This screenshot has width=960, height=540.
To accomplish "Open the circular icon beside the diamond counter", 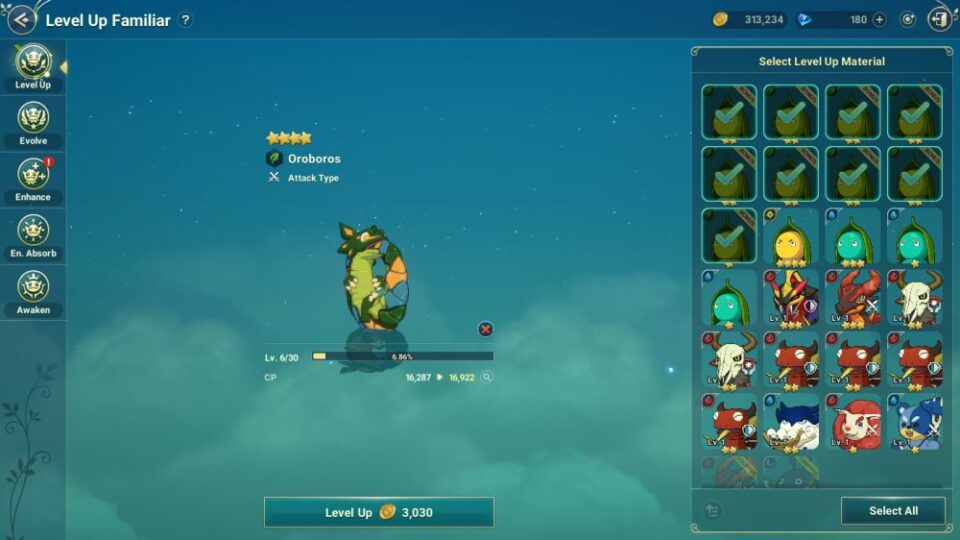I will (908, 19).
